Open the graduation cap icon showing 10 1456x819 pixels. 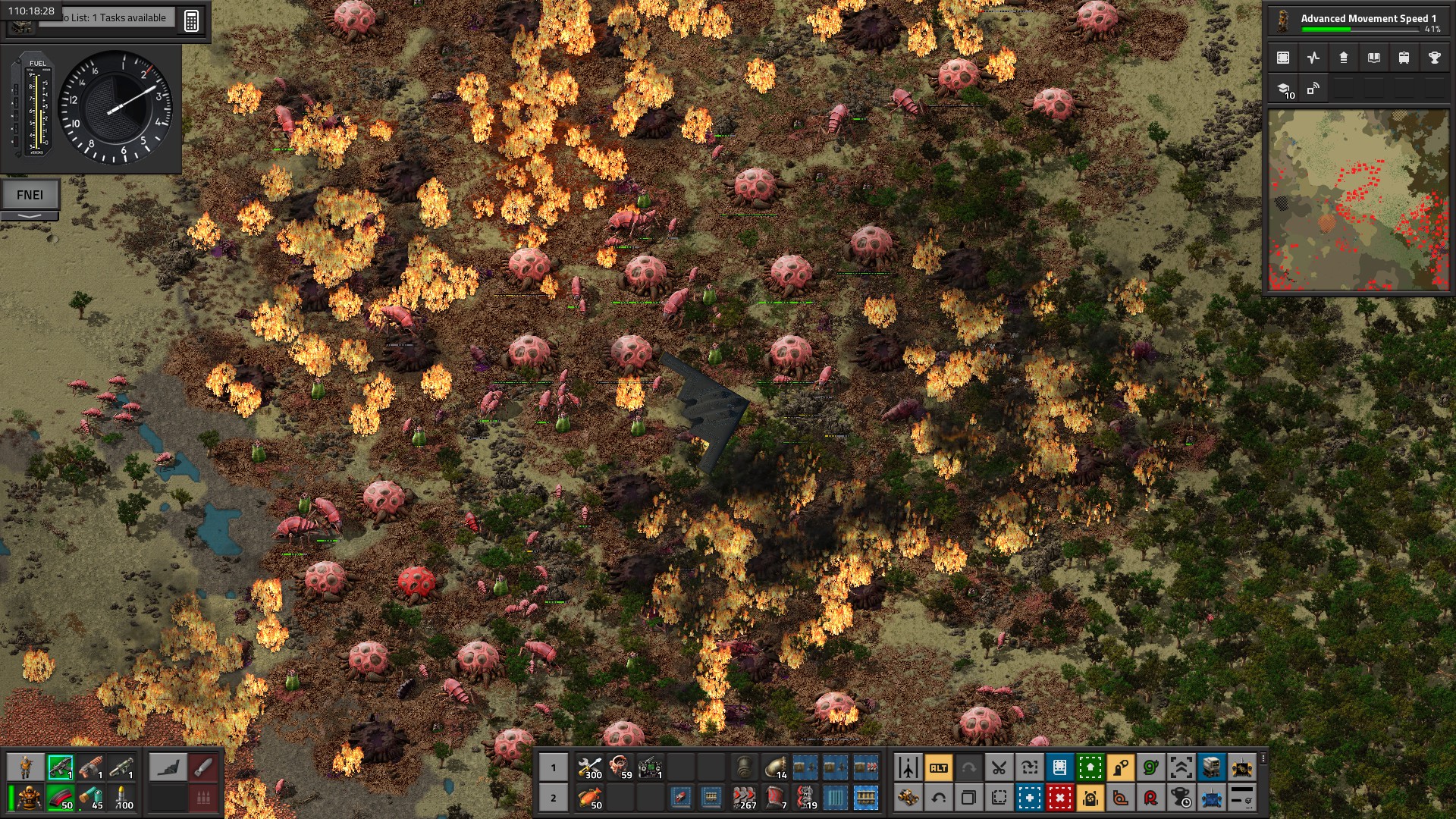point(1285,89)
